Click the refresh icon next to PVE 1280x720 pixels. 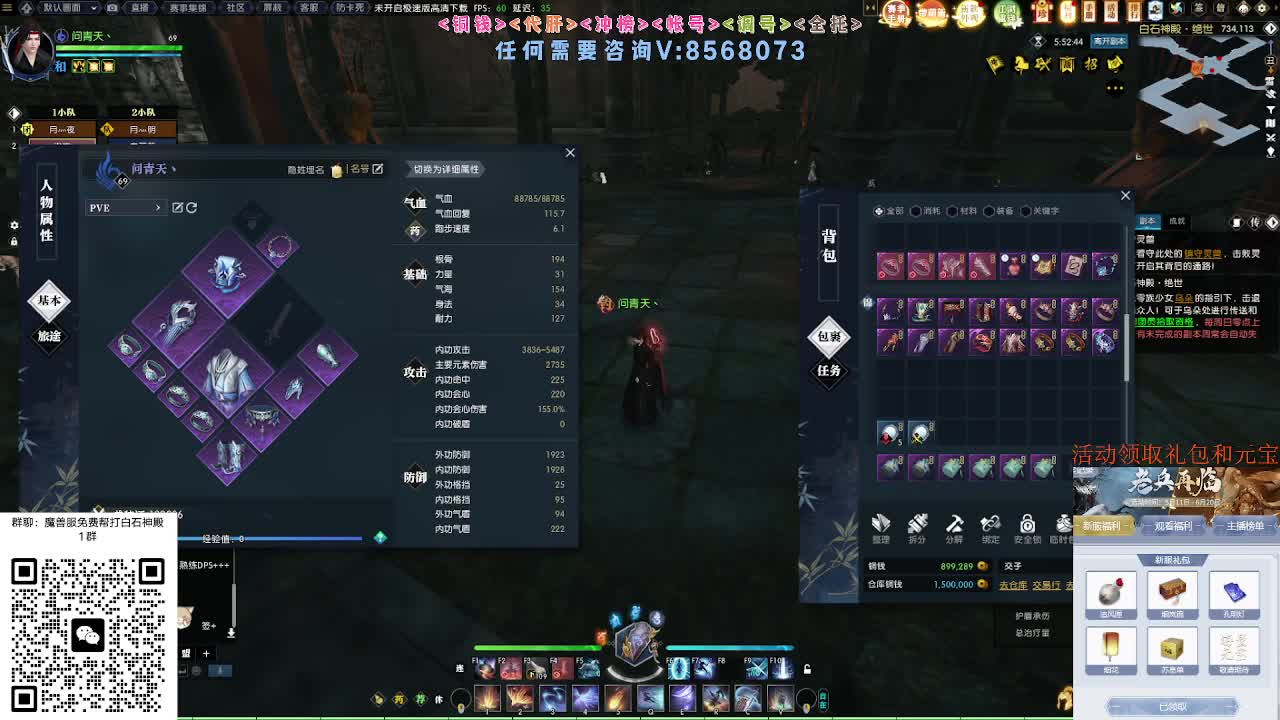click(x=191, y=206)
